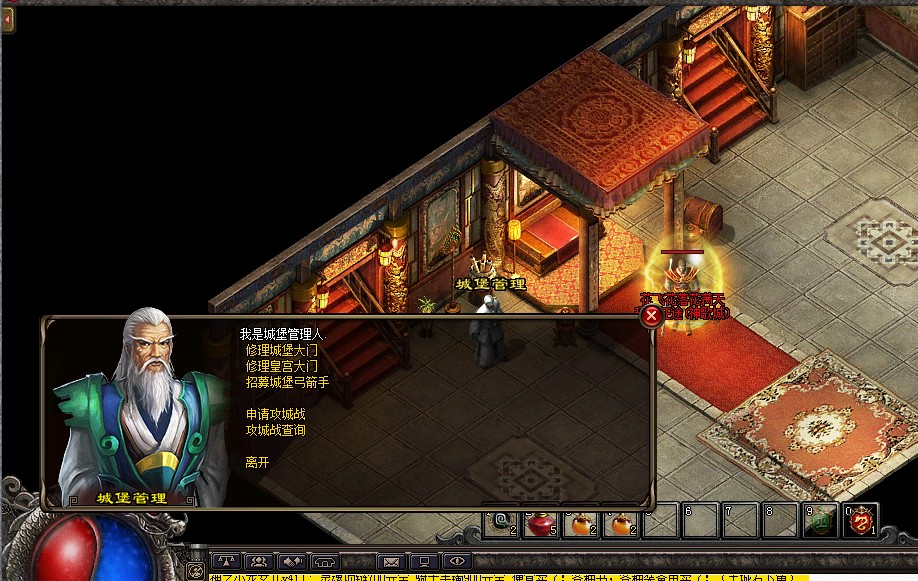Open 攻城战查询 from the dialogue
The width and height of the screenshot is (918, 581).
[x=276, y=430]
